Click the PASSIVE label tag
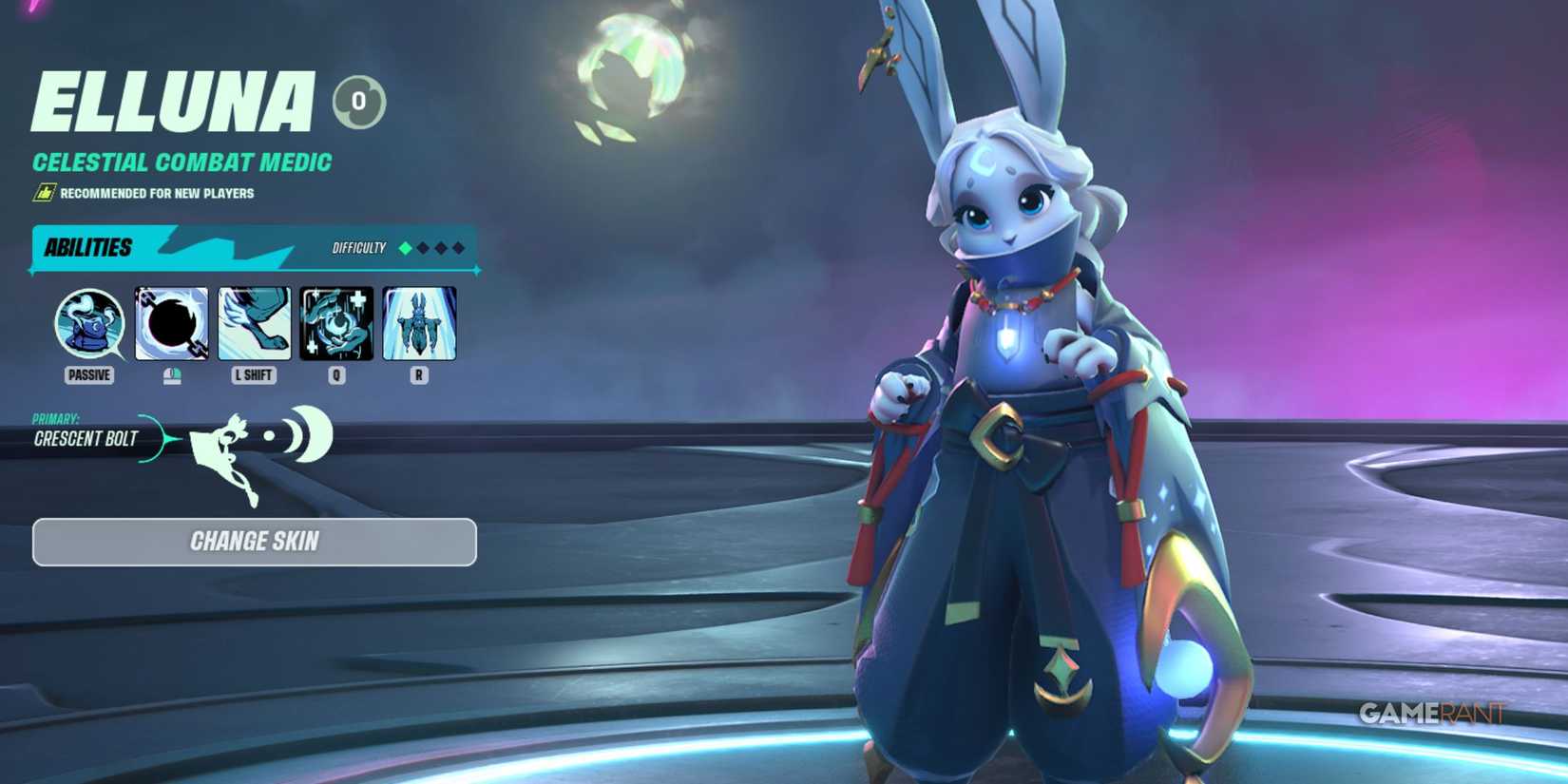Viewport: 1568px width, 784px height. 88,374
